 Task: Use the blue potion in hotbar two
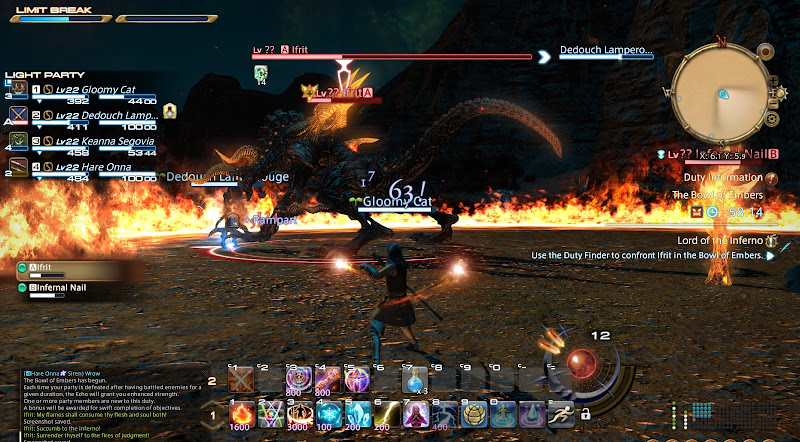pyautogui.click(x=415, y=380)
